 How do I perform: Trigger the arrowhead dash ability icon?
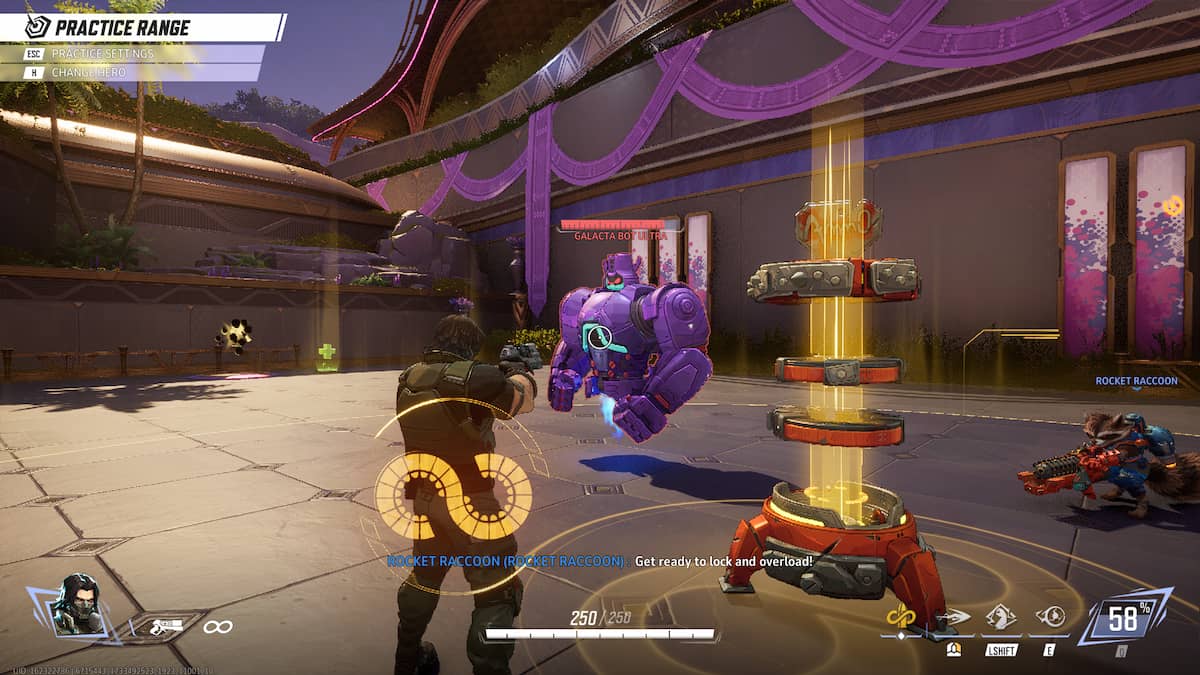tap(955, 618)
